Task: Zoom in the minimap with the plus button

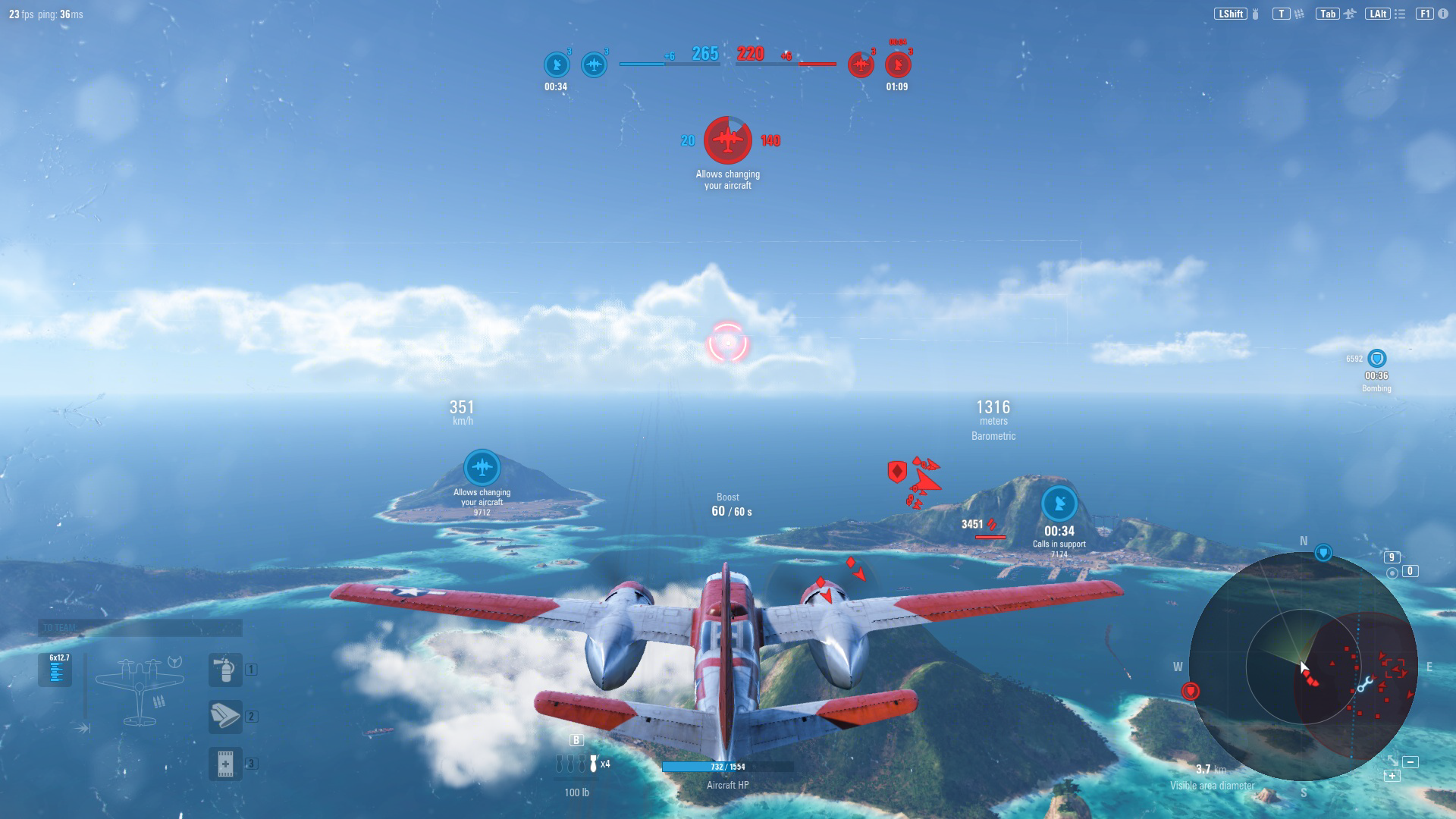Action: point(1392,776)
